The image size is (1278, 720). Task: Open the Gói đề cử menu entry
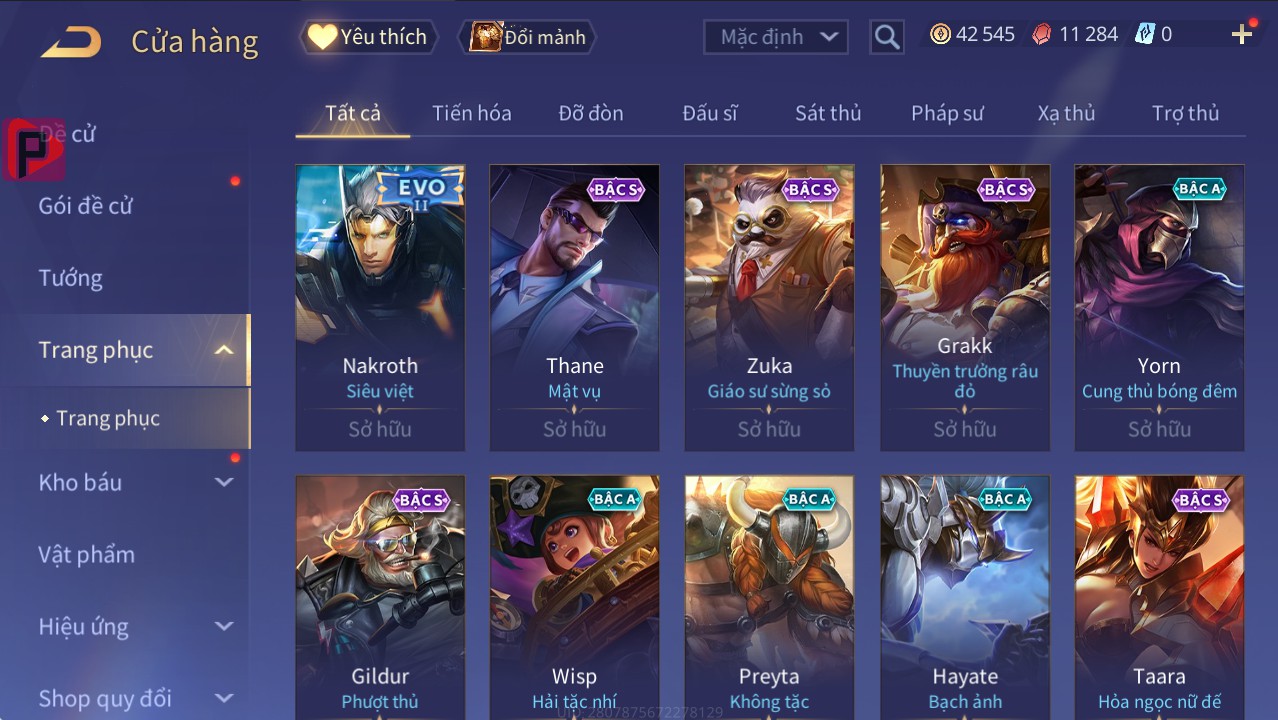coord(86,206)
